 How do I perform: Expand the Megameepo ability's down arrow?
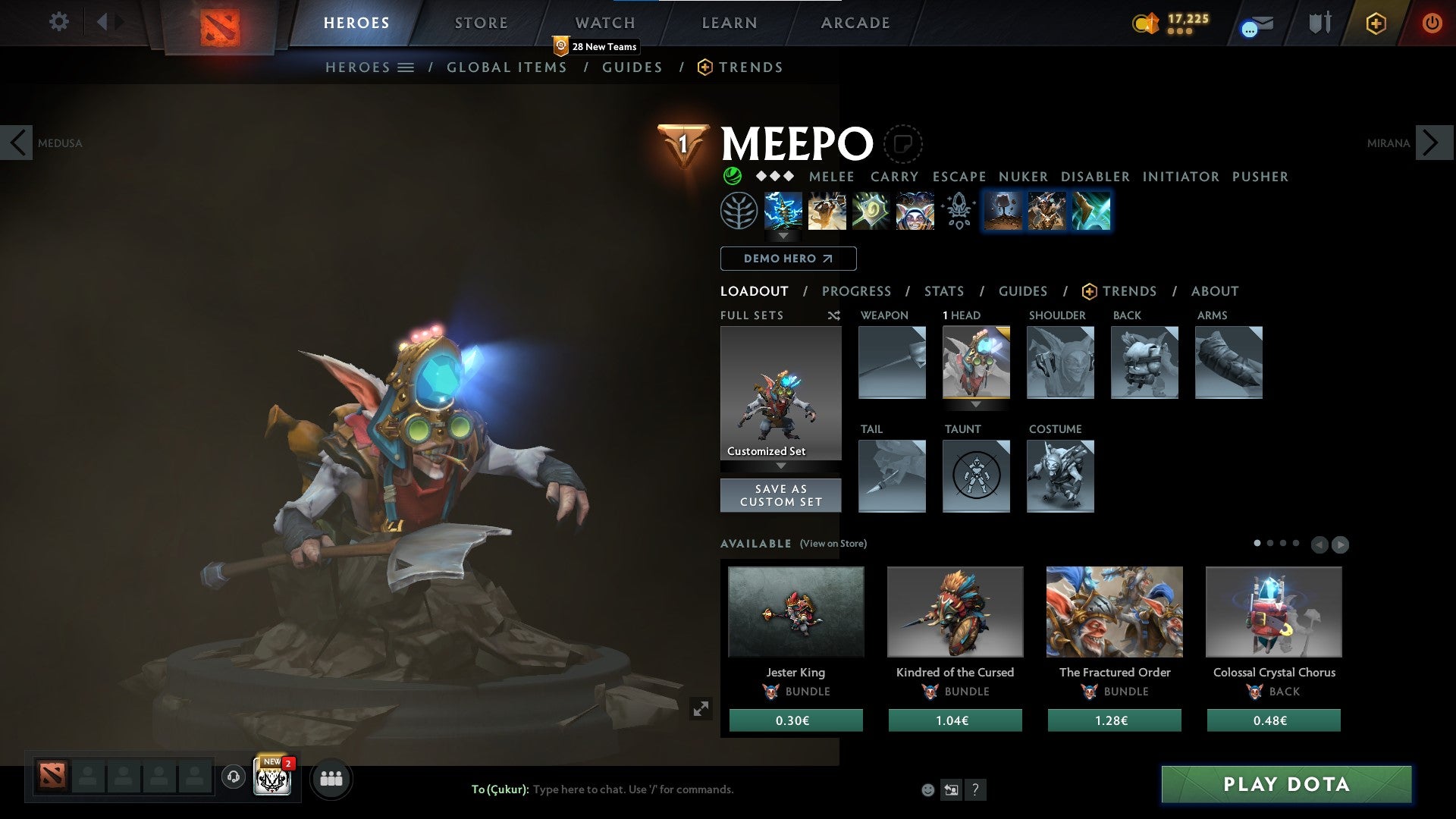point(783,237)
